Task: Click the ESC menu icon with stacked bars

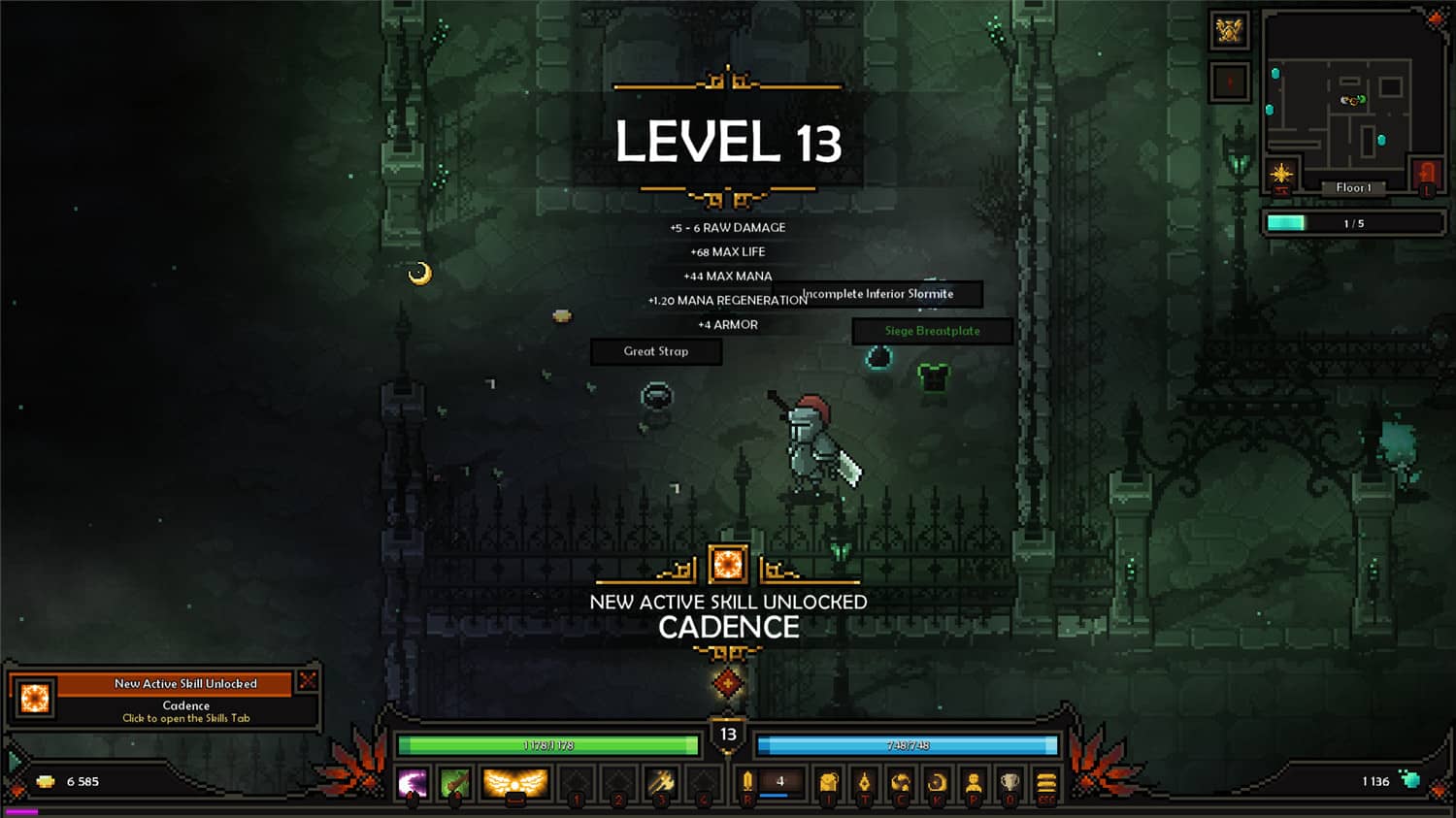Action: (1045, 782)
